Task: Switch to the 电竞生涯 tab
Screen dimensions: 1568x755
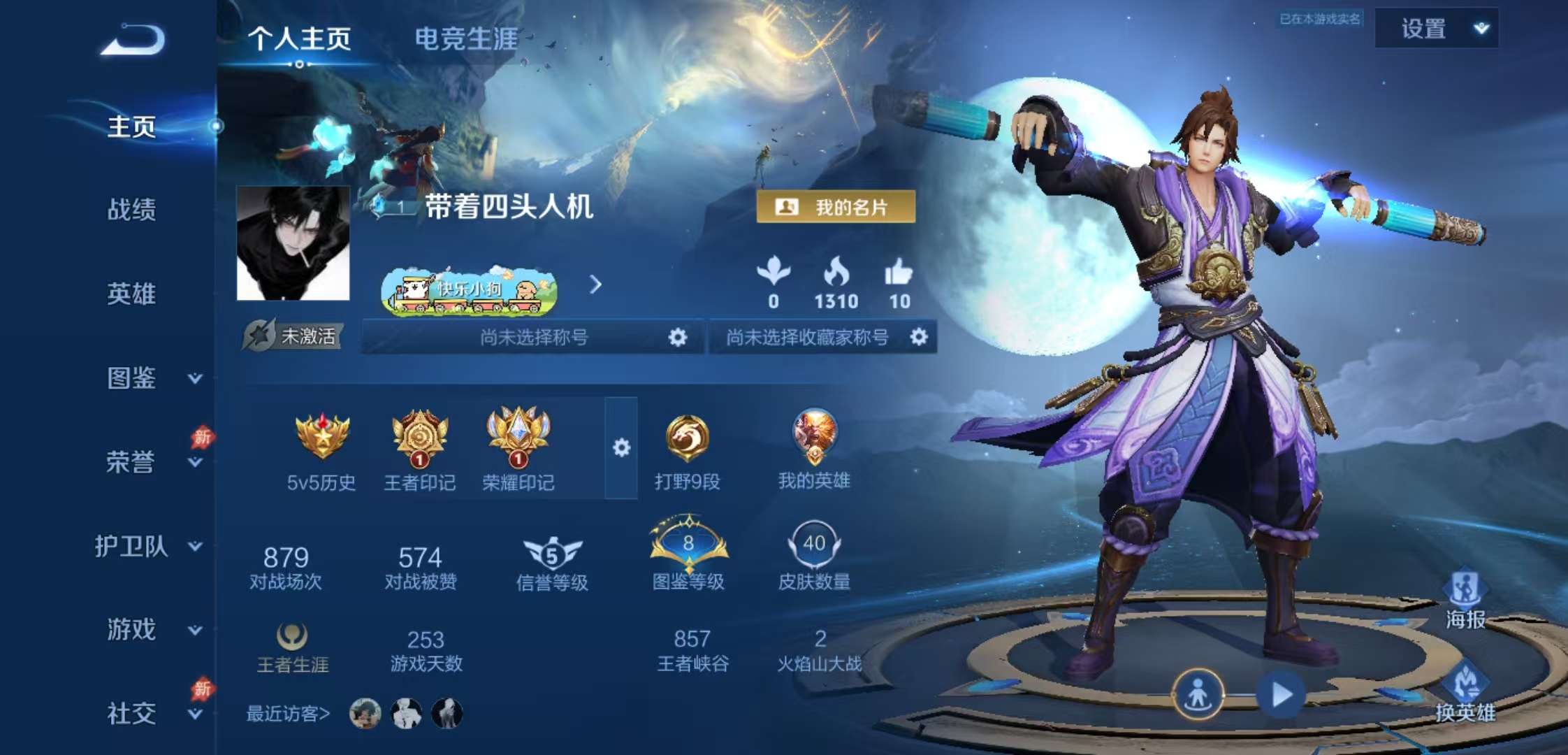Action: tap(467, 40)
